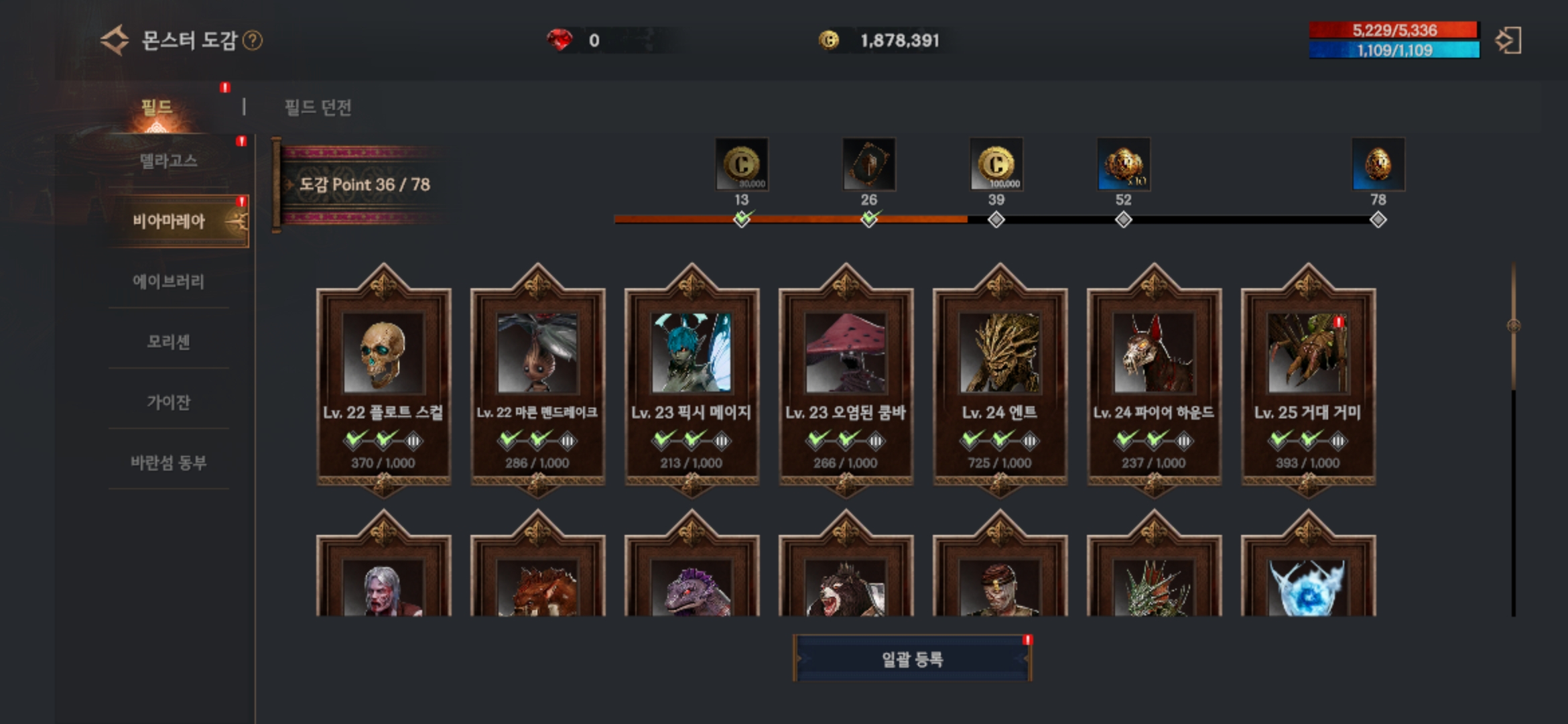The height and width of the screenshot is (724, 1568).
Task: Exit the monster codex screen
Action: [1508, 41]
